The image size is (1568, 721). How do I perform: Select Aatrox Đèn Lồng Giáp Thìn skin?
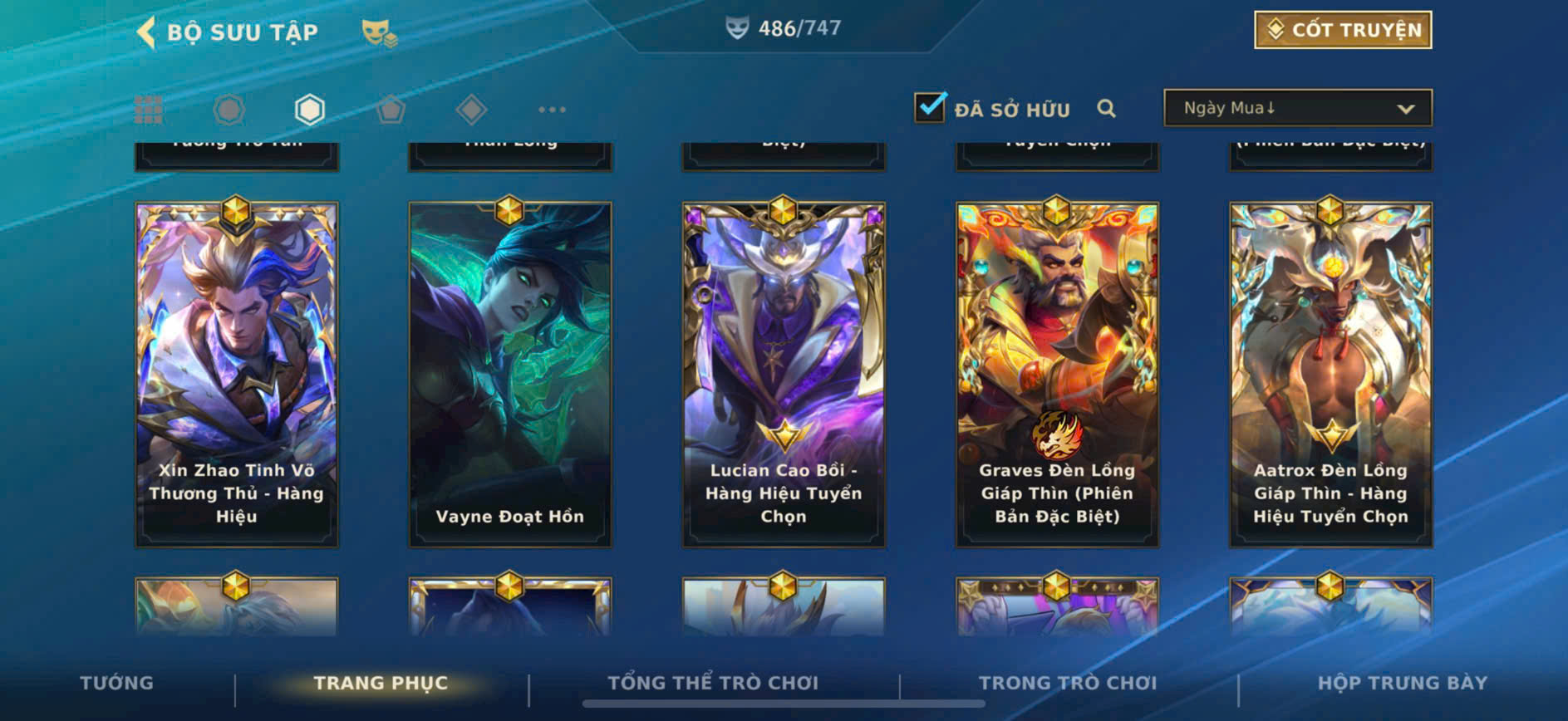[1330, 374]
